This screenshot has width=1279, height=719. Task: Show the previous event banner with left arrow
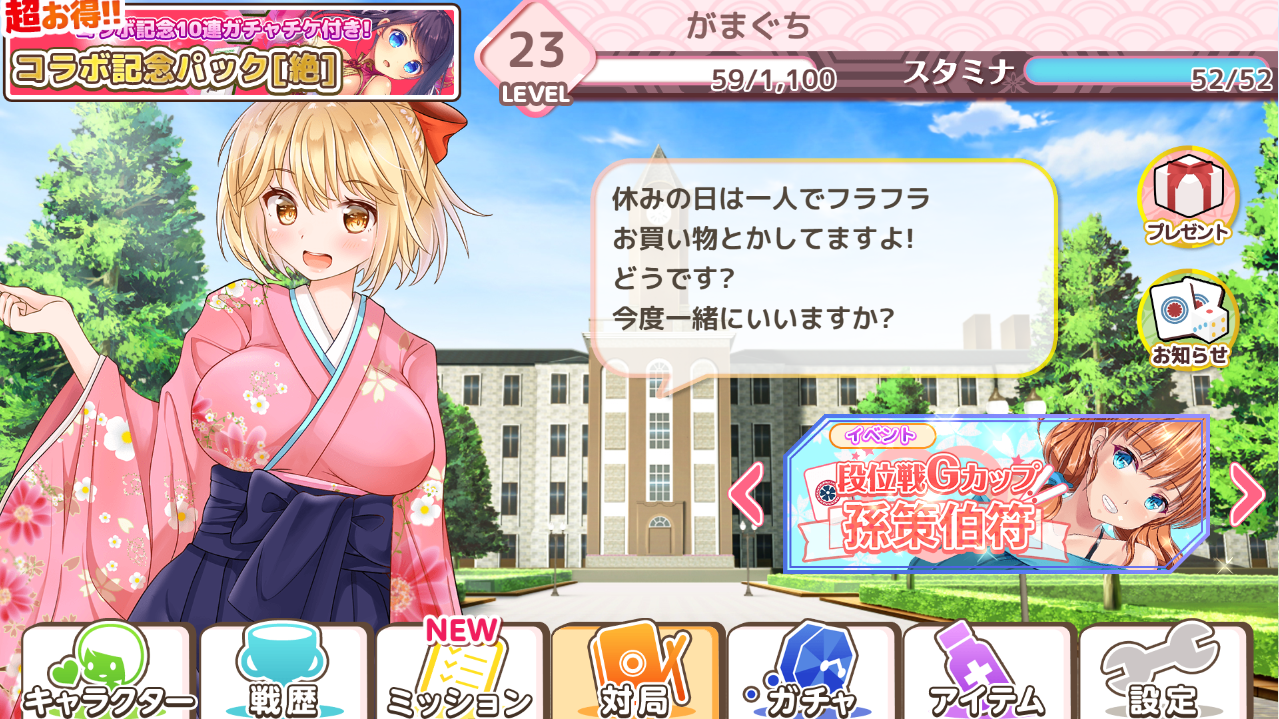tap(746, 494)
